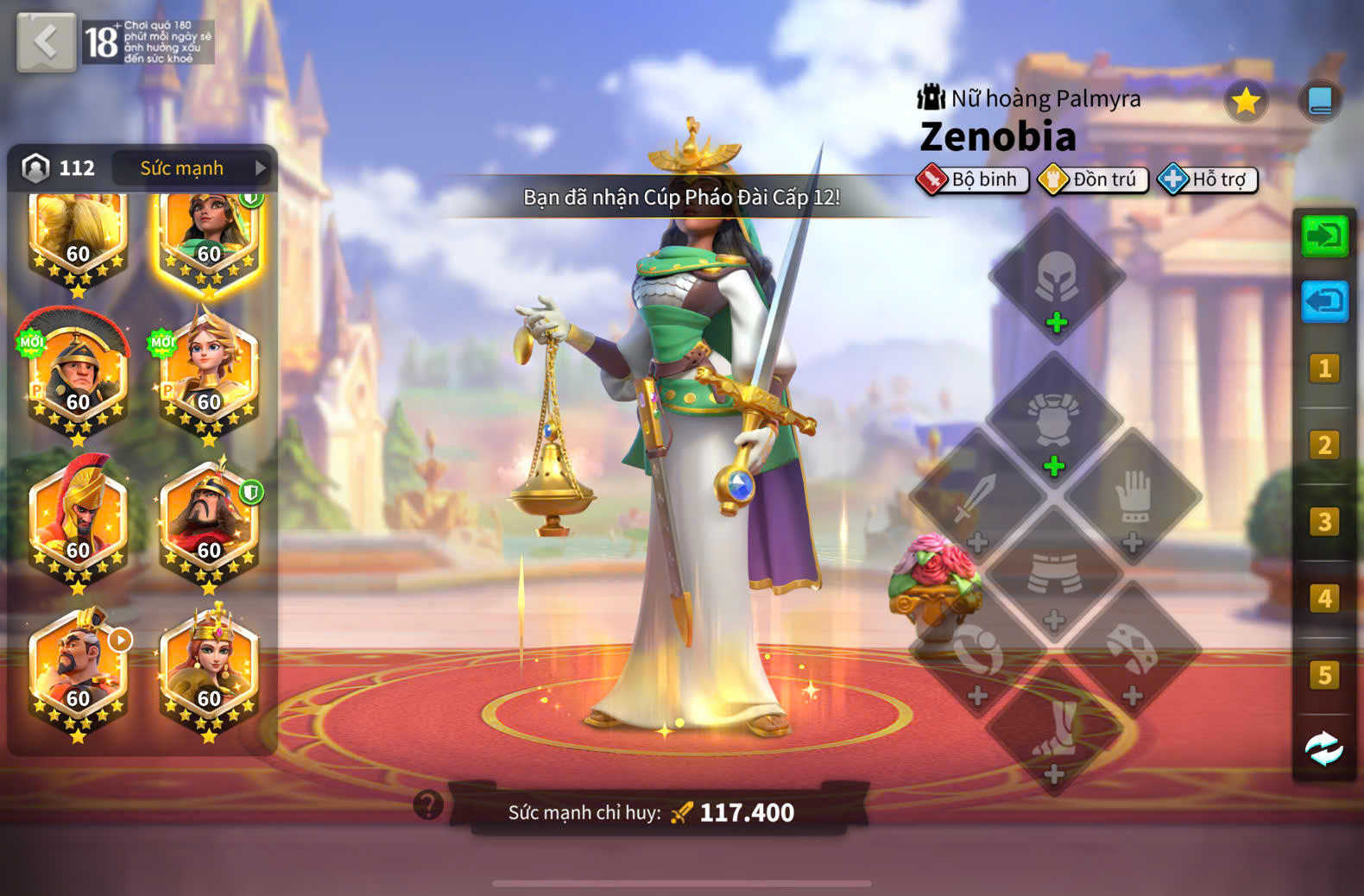Click the blue arrow unequip button
This screenshot has width=1364, height=896.
point(1324,302)
